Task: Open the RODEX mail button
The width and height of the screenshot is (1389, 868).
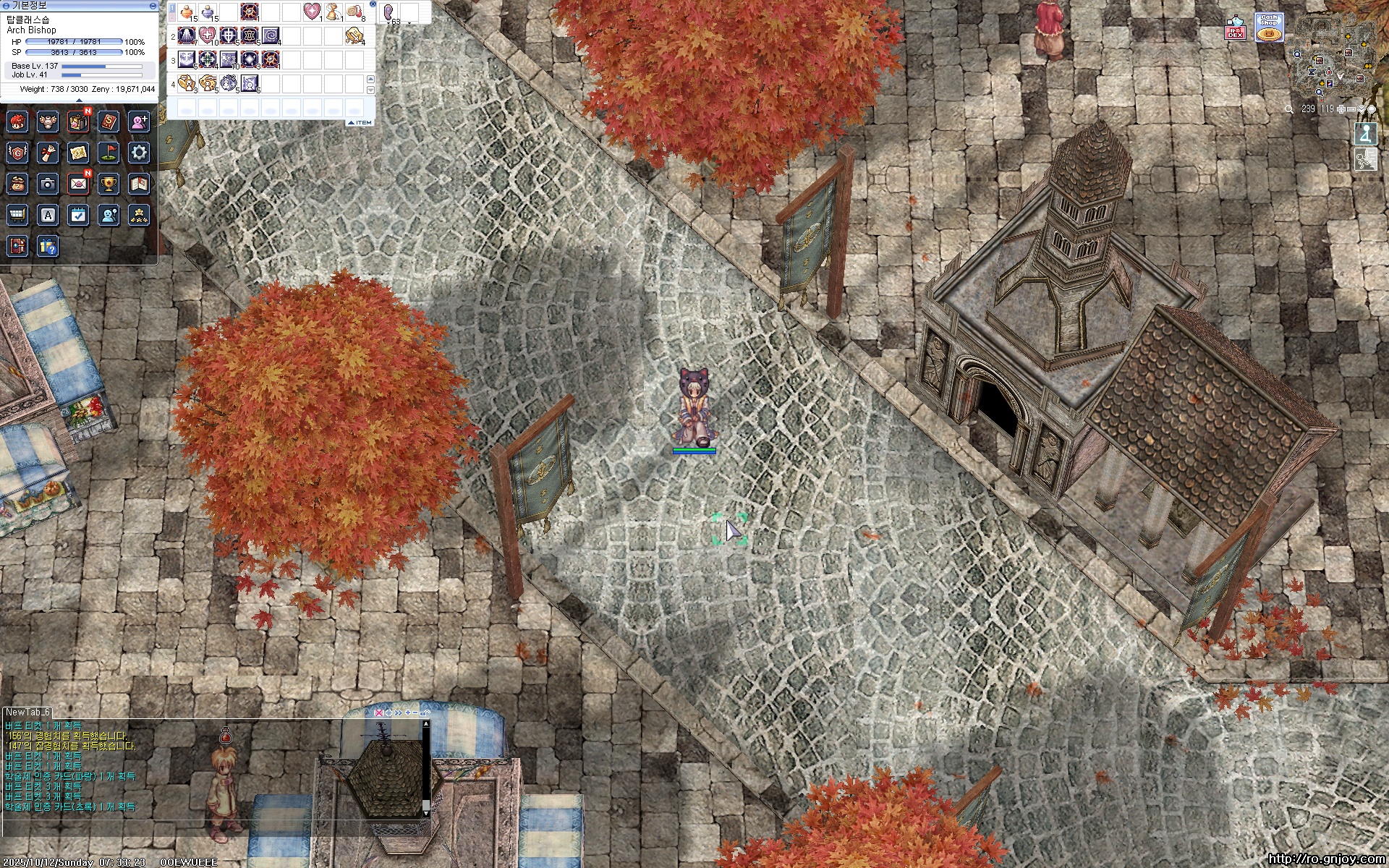Action: [1235, 28]
